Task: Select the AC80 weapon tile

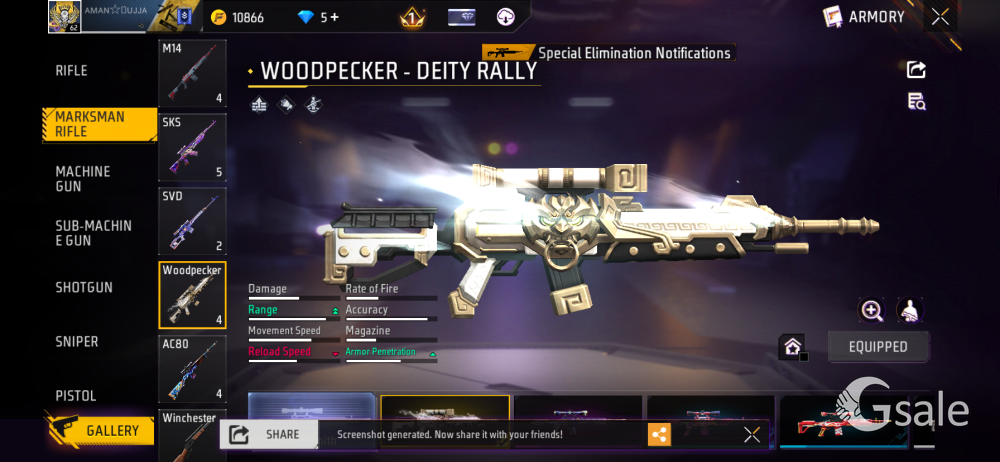Action: pos(192,369)
